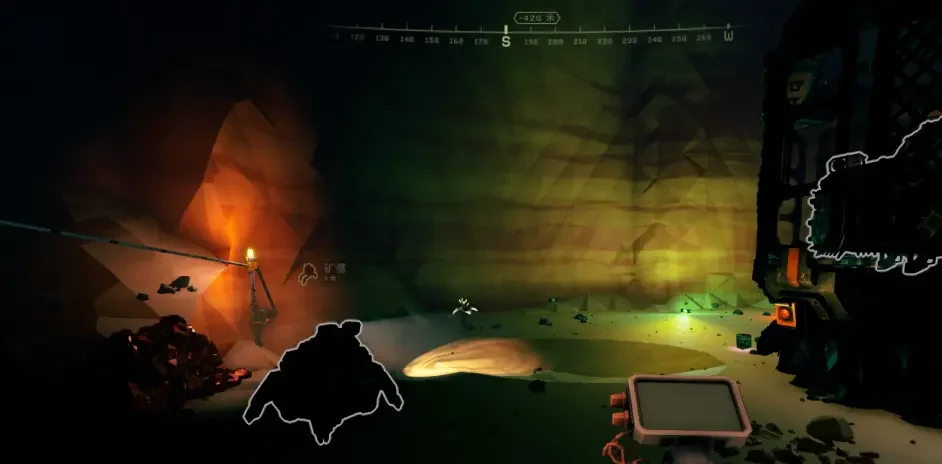Click the W heading on the compass strip
This screenshot has width=942, height=464.
click(x=728, y=38)
